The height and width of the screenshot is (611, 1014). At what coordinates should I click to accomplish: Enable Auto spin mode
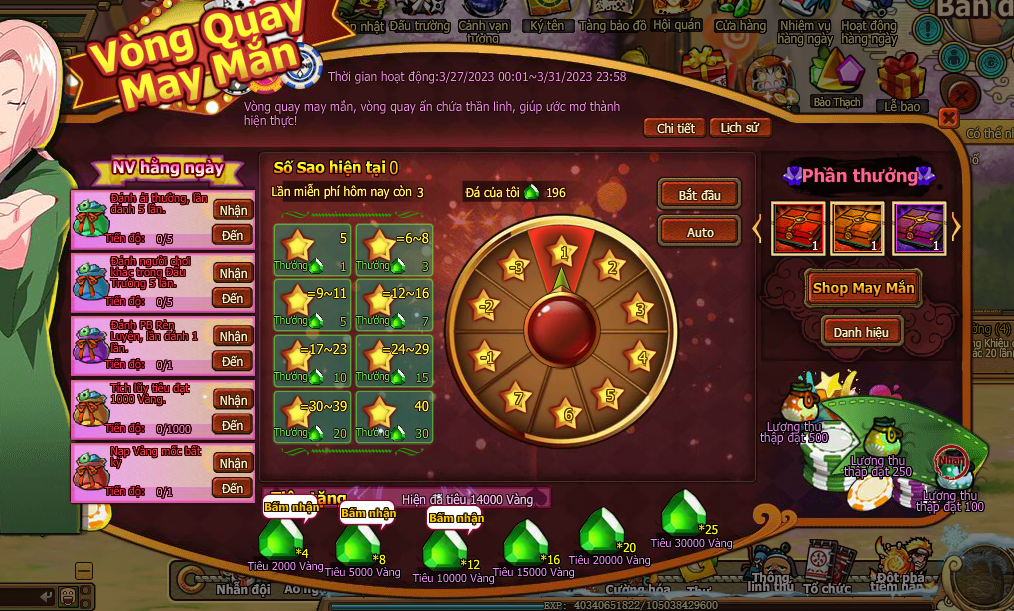pyautogui.click(x=699, y=232)
